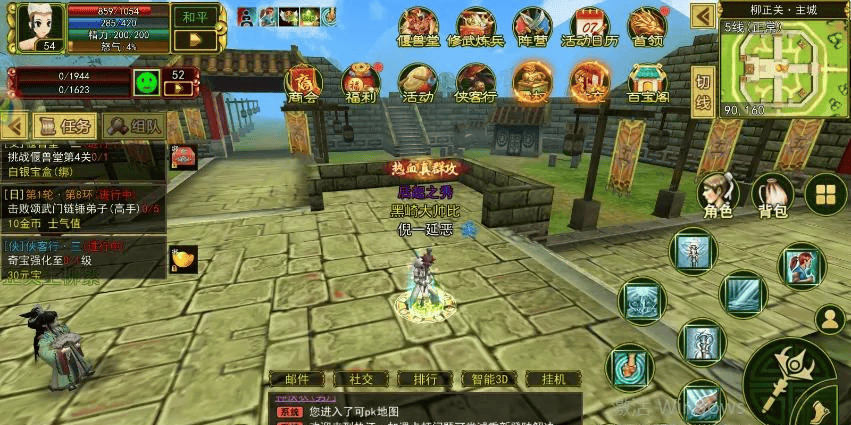Open the 修武炼兵 training menu
Image resolution: width=851 pixels, height=425 pixels.
[x=475, y=27]
